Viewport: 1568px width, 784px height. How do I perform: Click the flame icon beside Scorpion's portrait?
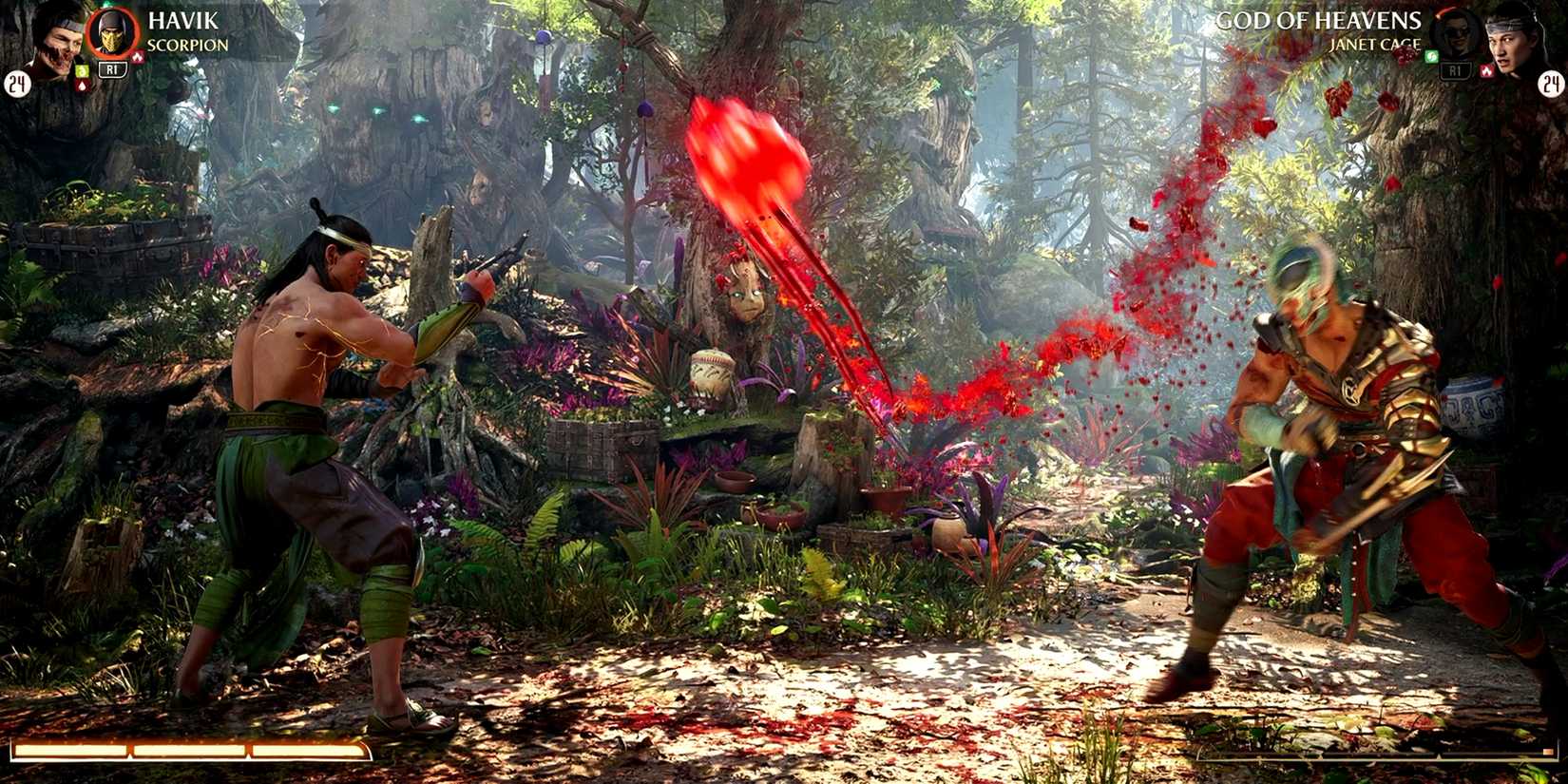pos(138,56)
